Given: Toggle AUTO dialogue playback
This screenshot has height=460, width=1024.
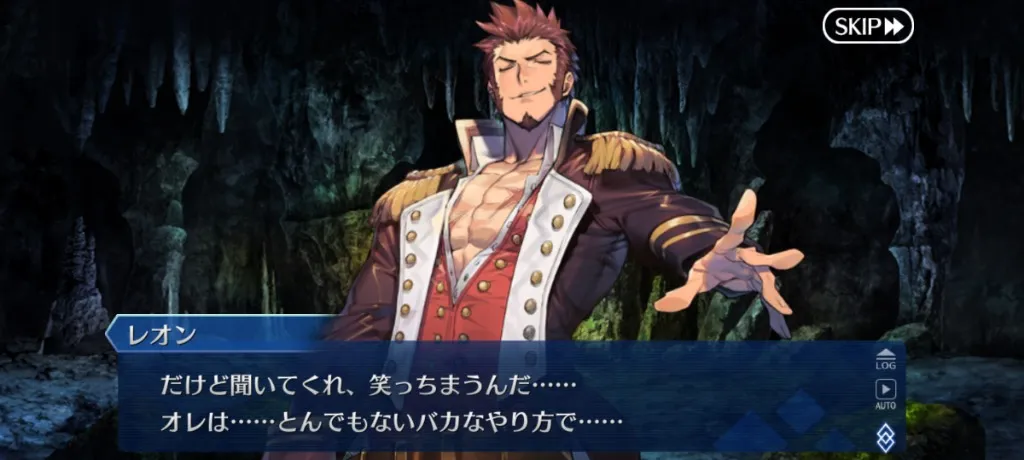Looking at the screenshot, I should pos(885,394).
